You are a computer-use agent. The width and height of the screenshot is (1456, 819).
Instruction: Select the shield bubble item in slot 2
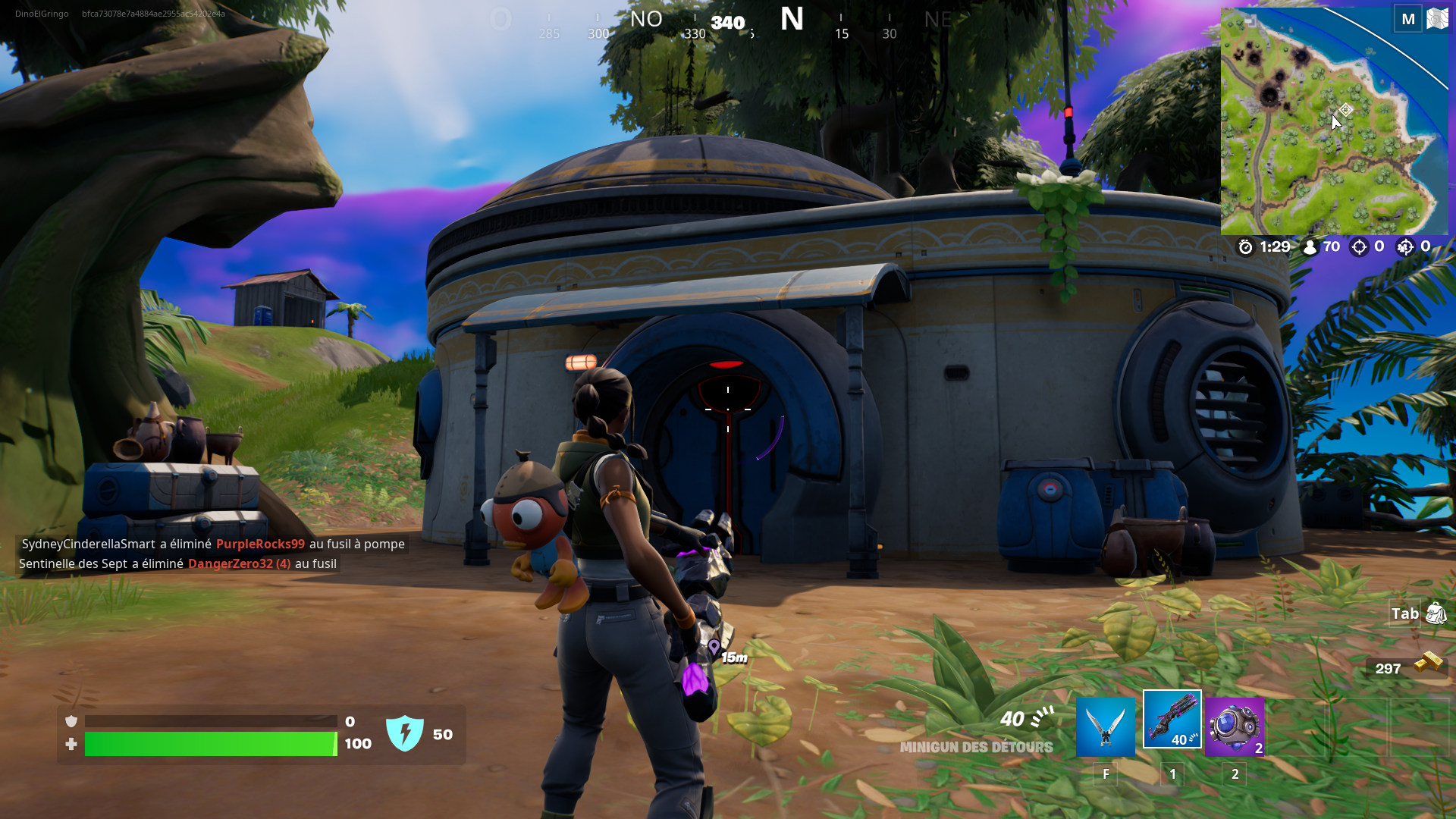pos(1235,726)
